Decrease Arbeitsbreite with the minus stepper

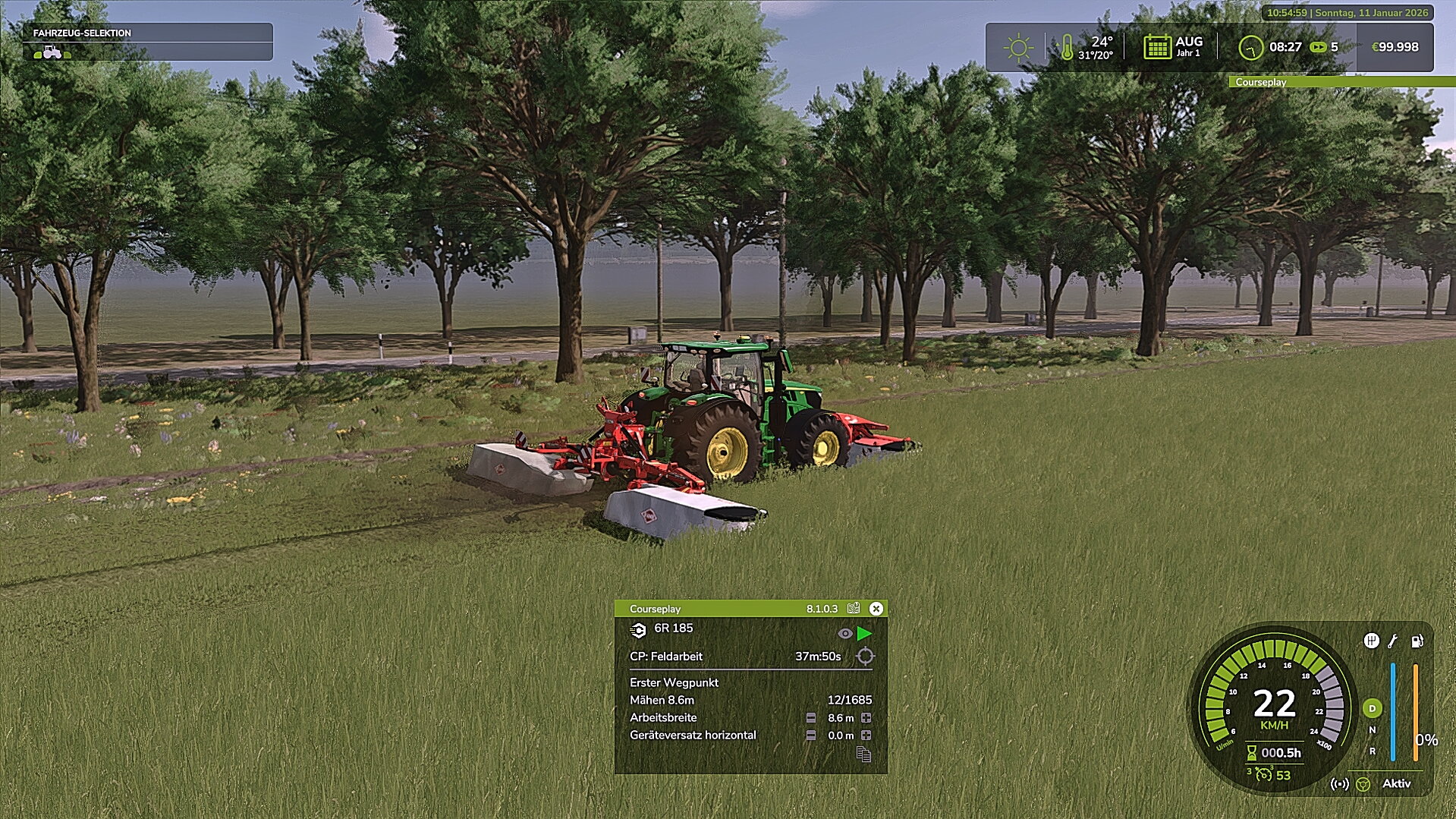point(810,718)
